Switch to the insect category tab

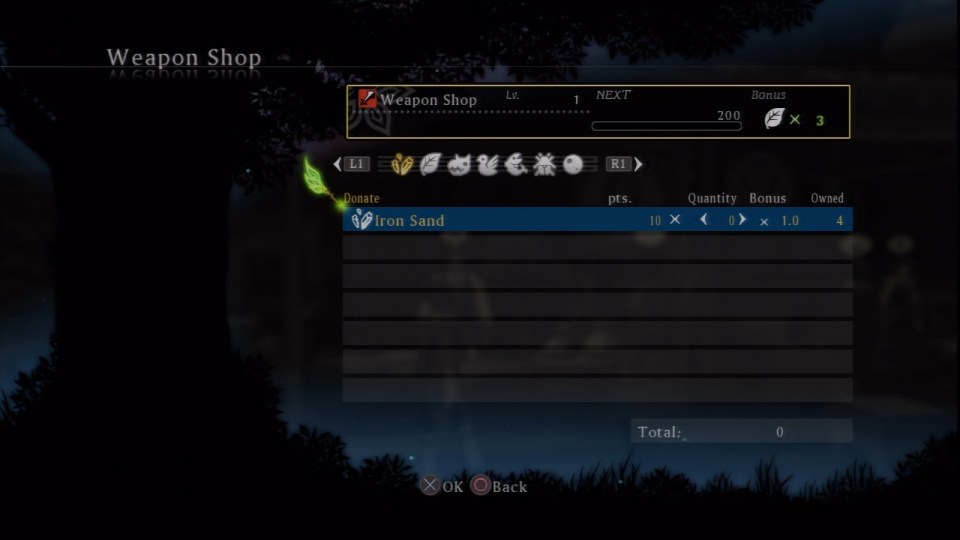pyautogui.click(x=545, y=164)
